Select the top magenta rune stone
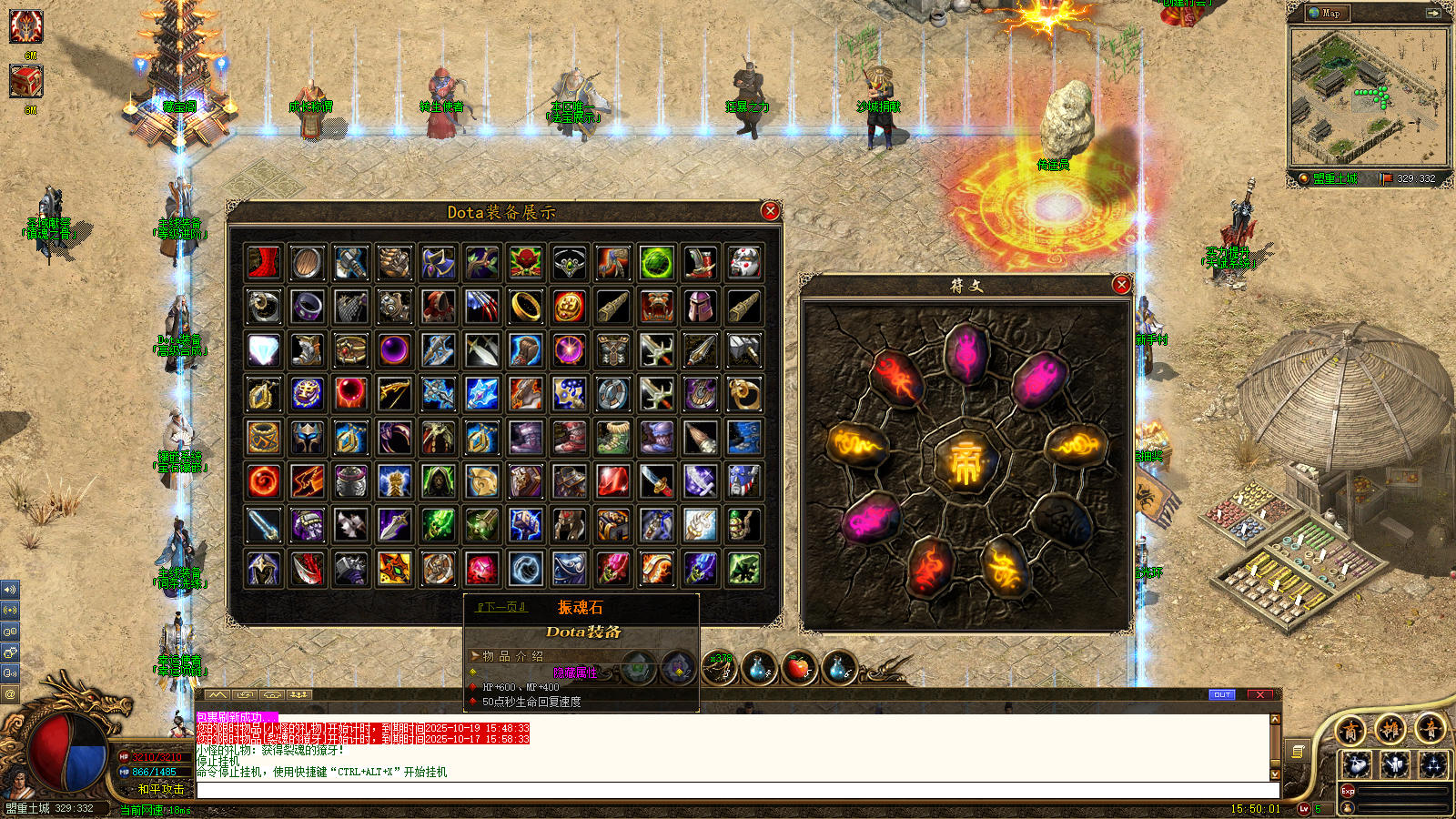 966,352
